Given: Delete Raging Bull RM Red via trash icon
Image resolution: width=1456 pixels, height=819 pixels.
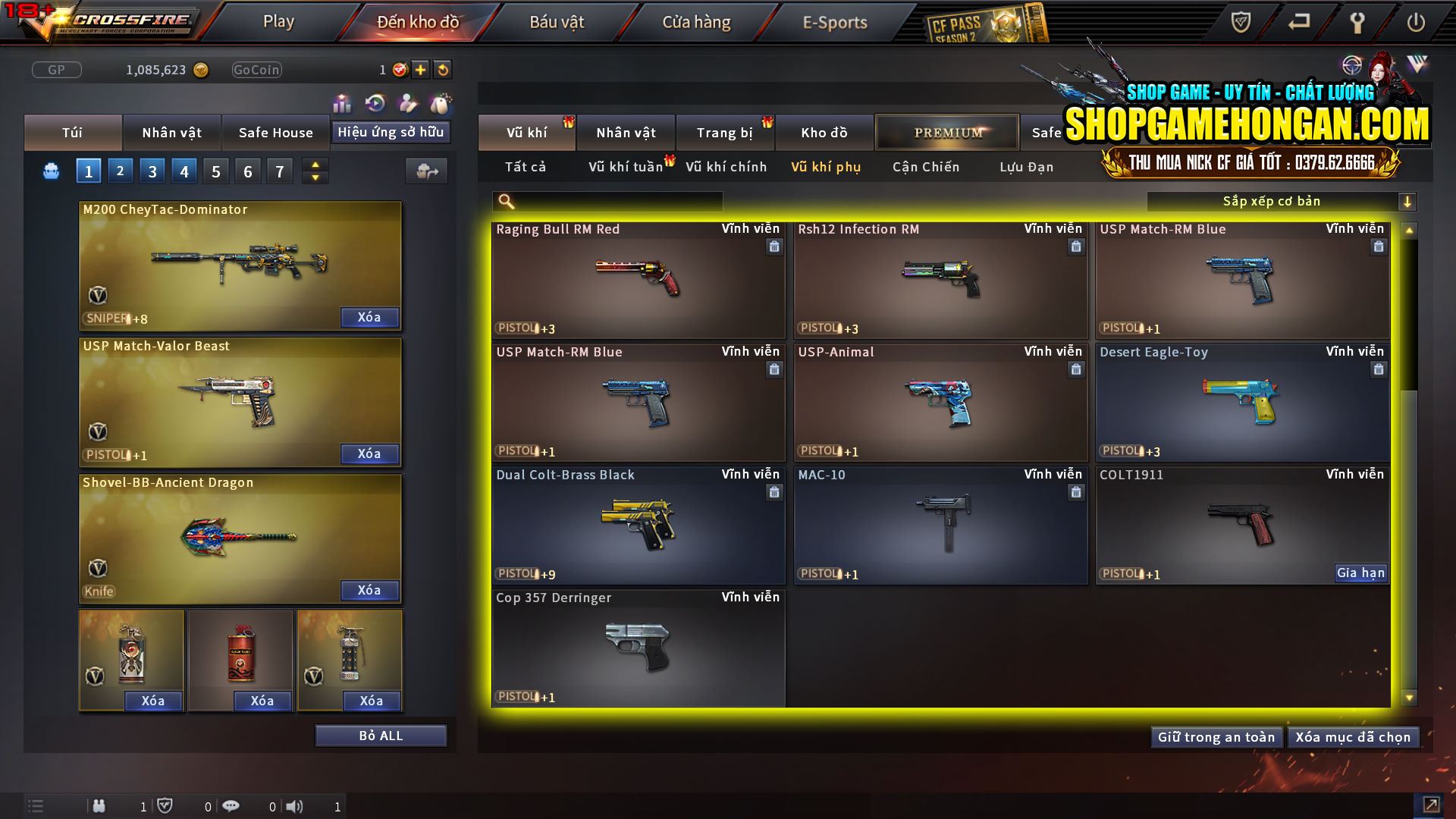Looking at the screenshot, I should point(774,247).
